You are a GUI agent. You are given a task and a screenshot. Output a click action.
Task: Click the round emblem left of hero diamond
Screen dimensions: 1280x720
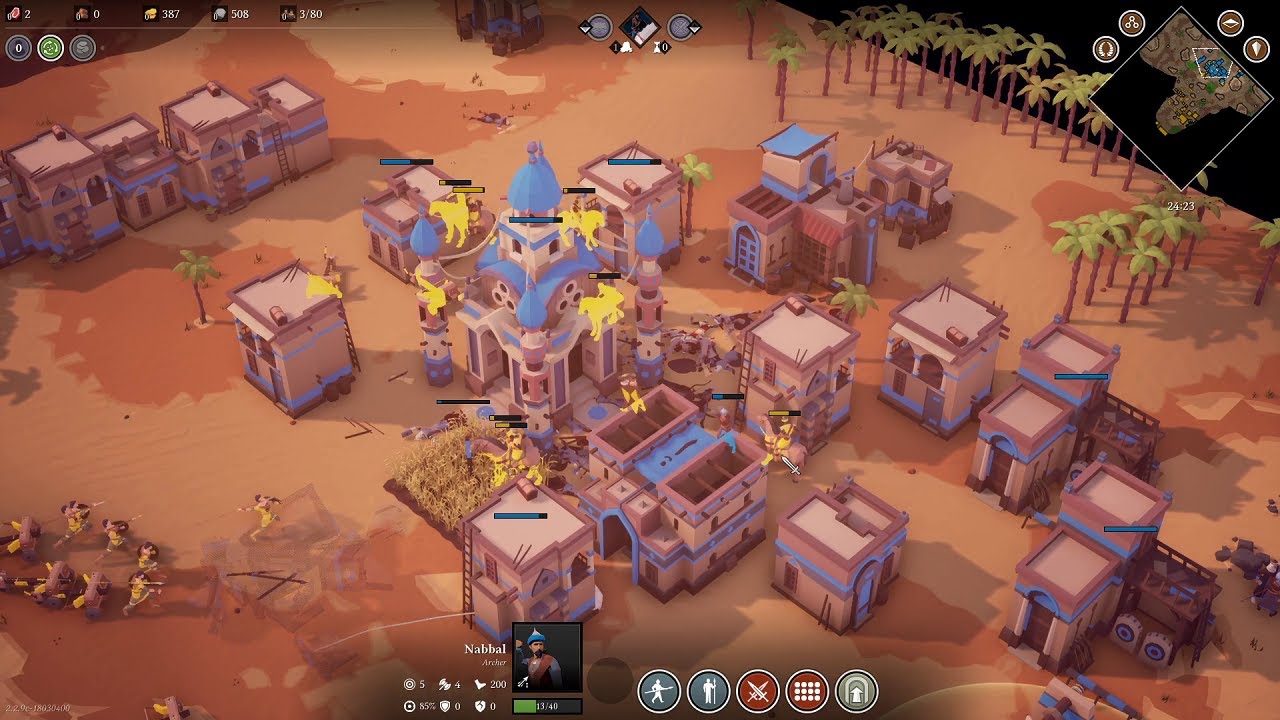(598, 27)
